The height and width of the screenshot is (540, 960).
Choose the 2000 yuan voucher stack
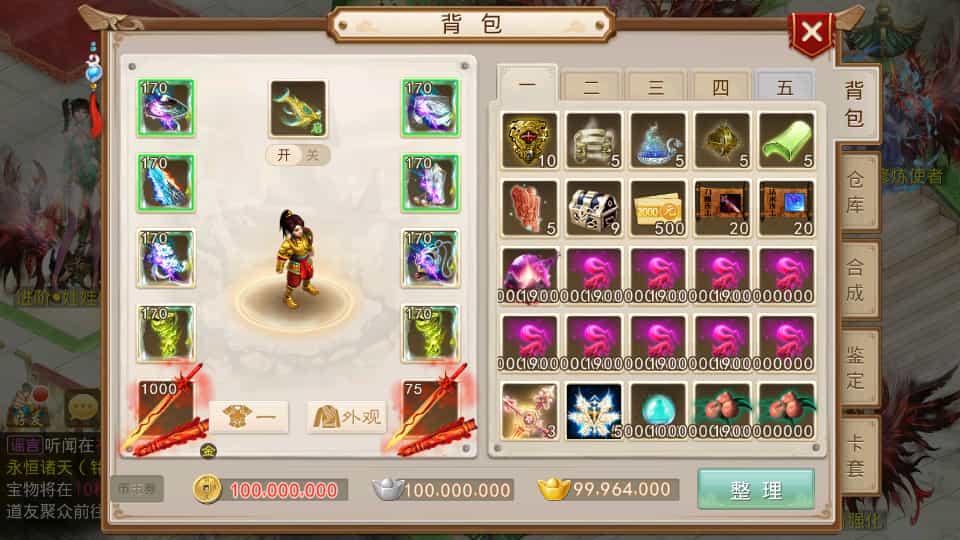[657, 206]
